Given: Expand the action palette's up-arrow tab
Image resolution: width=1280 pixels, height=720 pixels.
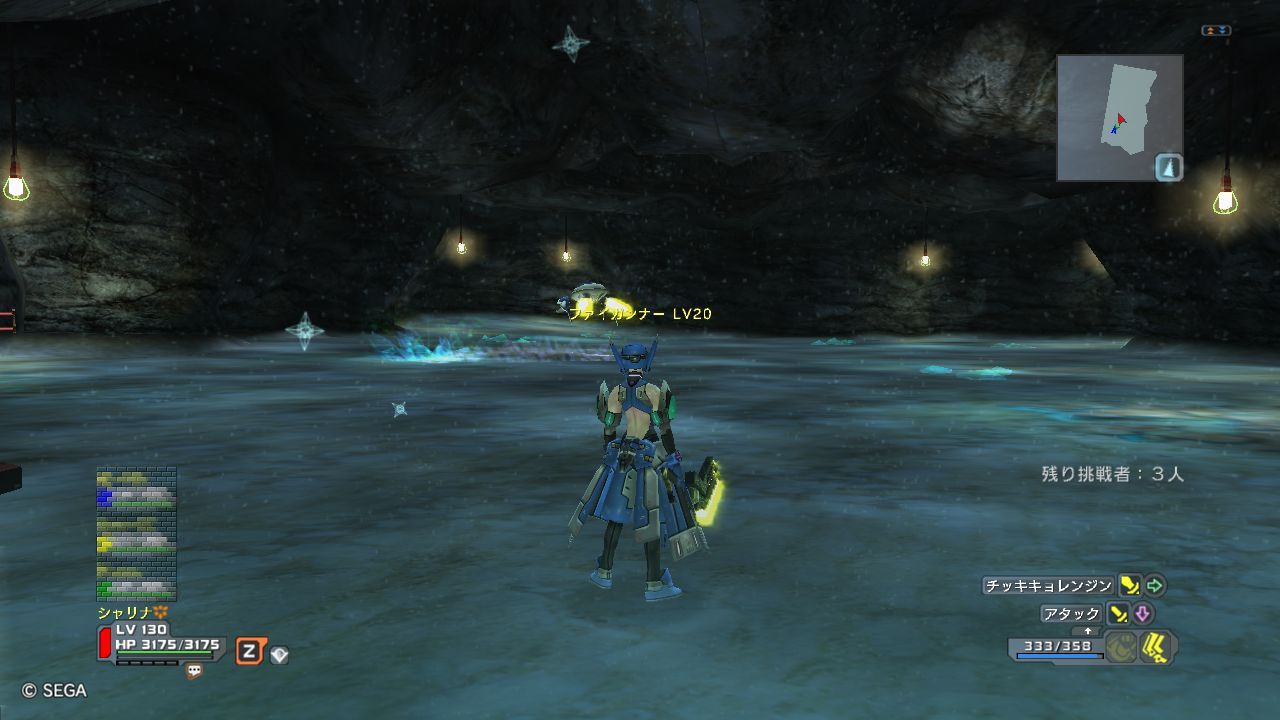Looking at the screenshot, I should (x=1088, y=631).
